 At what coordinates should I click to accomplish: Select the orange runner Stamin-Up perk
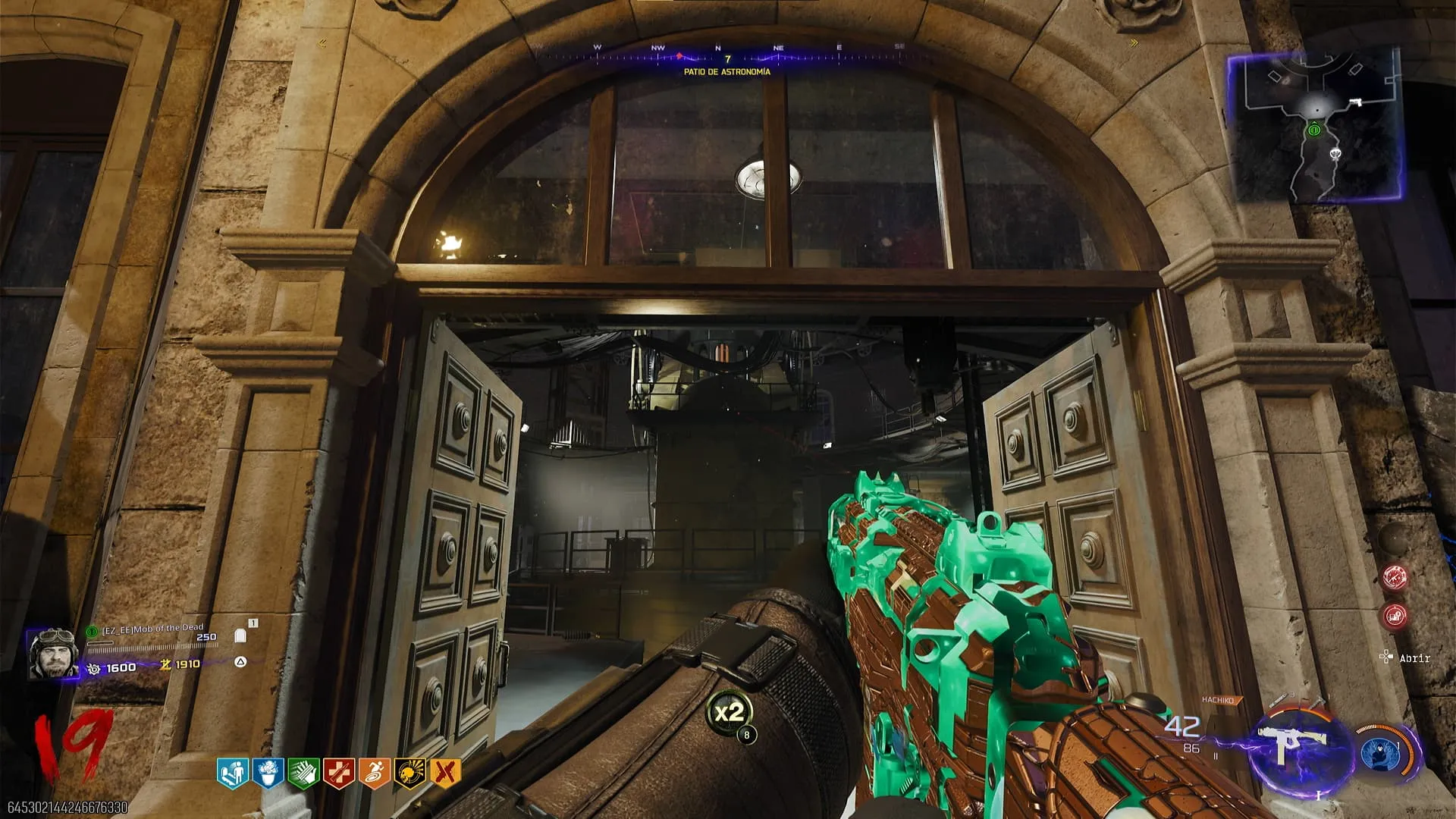pos(374,773)
